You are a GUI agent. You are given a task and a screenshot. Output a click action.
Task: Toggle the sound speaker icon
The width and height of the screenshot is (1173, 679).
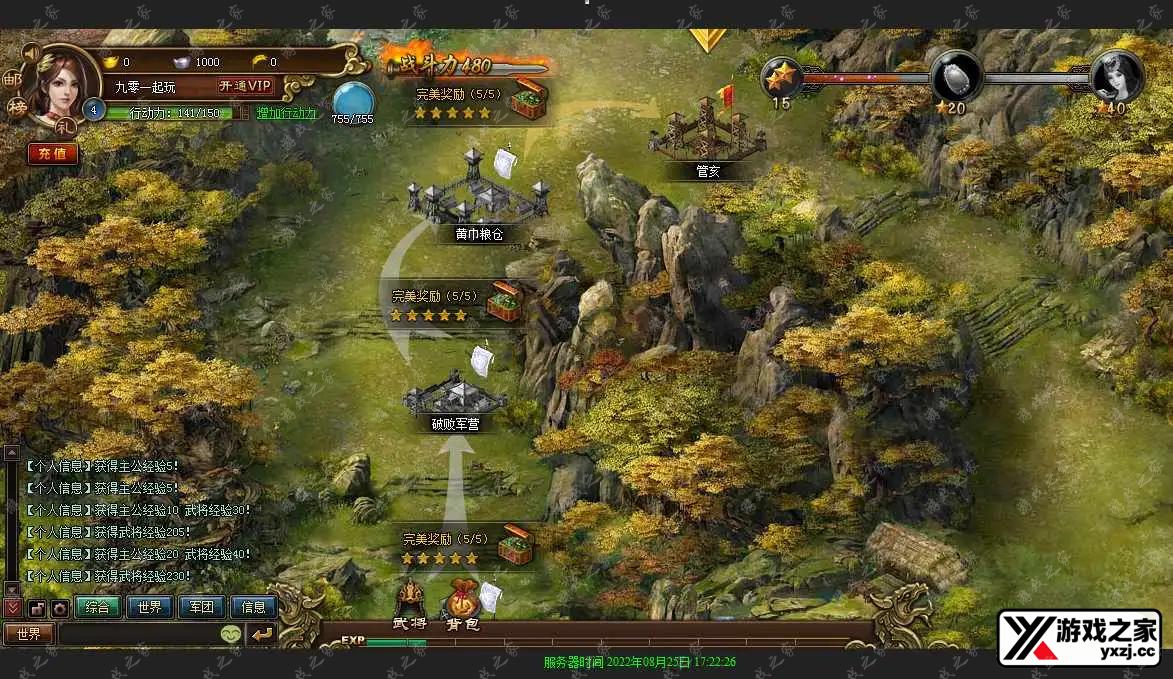(29, 51)
